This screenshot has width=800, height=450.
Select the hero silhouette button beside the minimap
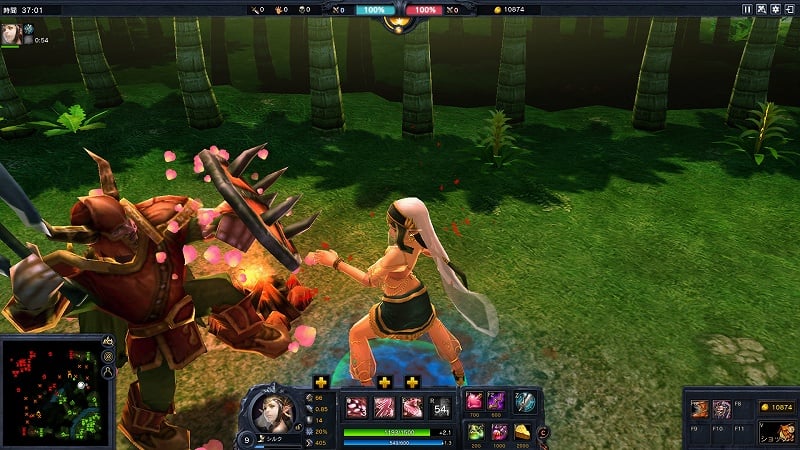pos(107,372)
